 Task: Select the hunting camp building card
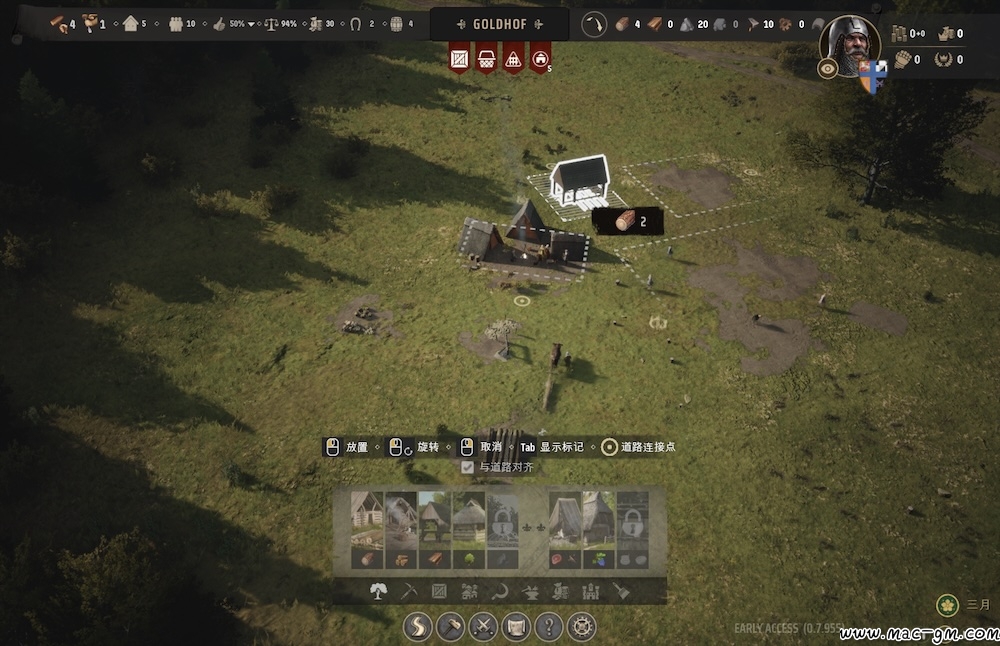point(565,531)
